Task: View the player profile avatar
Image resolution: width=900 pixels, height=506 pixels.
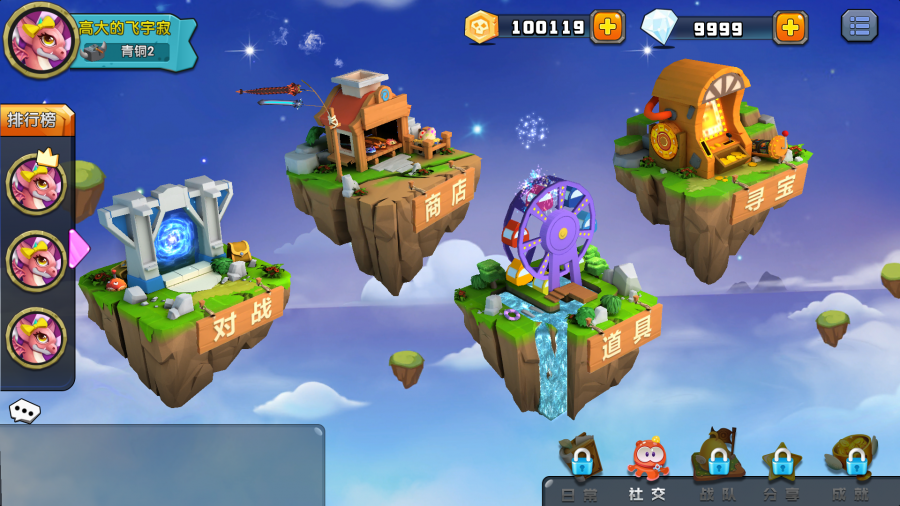Action: (x=40, y=40)
